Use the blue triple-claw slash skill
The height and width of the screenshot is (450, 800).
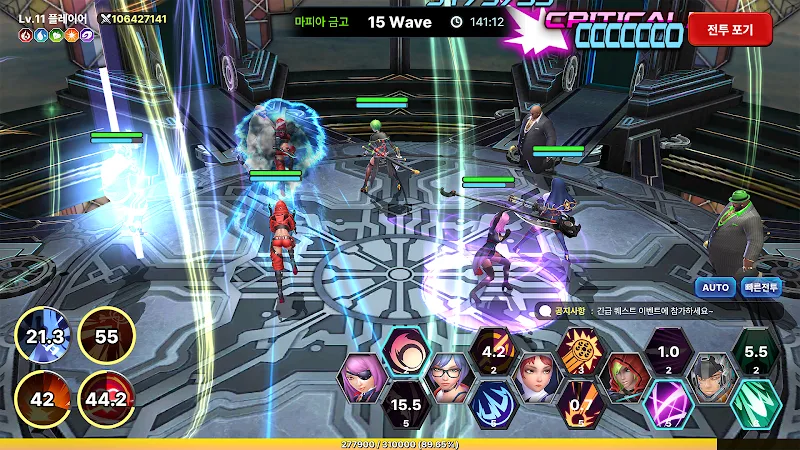pos(492,404)
